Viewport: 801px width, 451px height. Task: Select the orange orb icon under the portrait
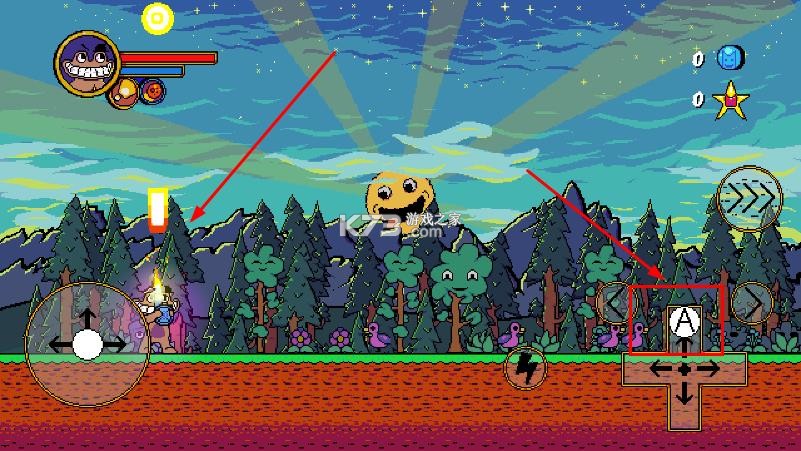(127, 93)
